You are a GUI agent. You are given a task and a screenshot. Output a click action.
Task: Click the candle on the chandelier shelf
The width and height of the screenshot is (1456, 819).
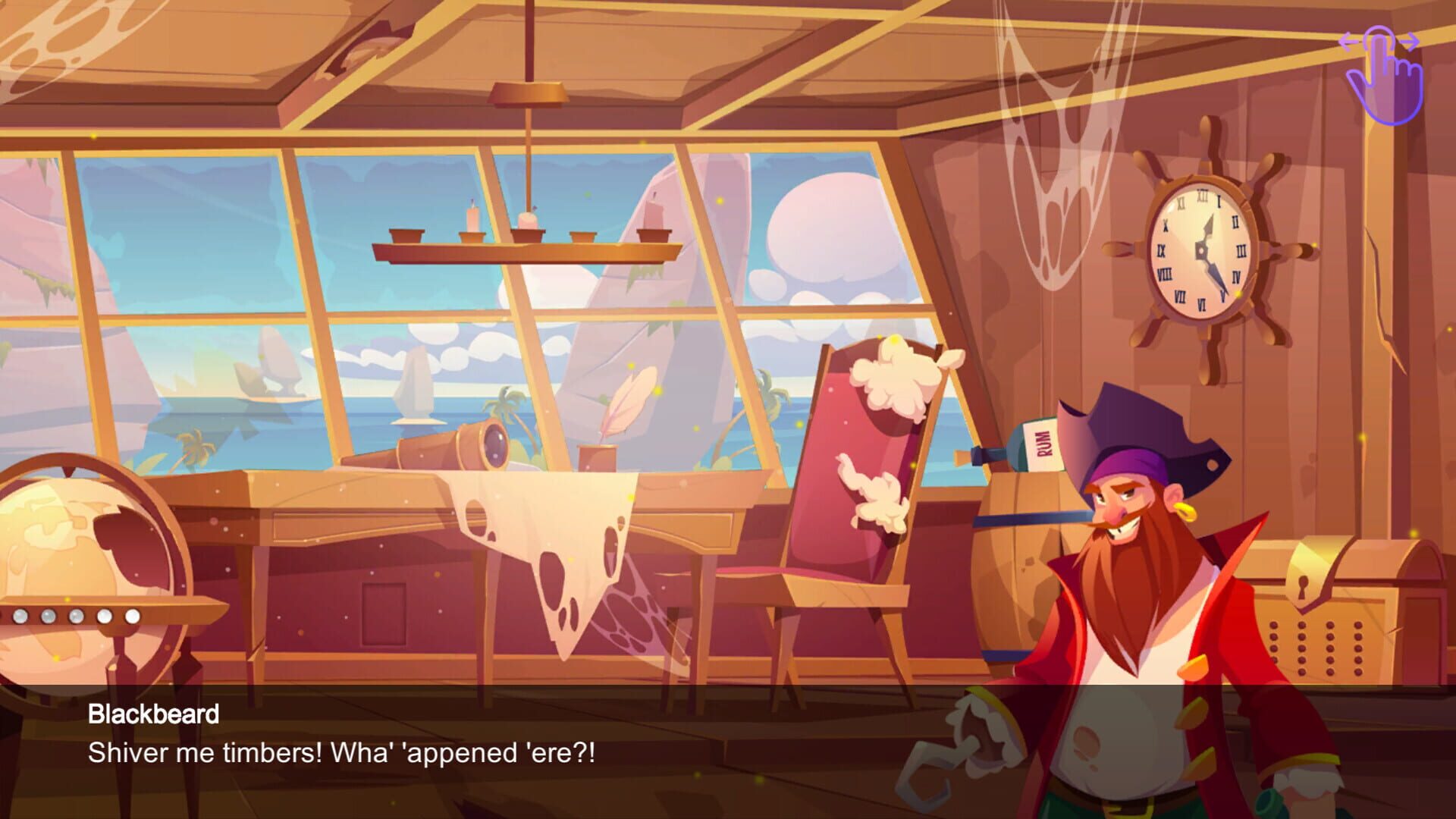[x=470, y=220]
